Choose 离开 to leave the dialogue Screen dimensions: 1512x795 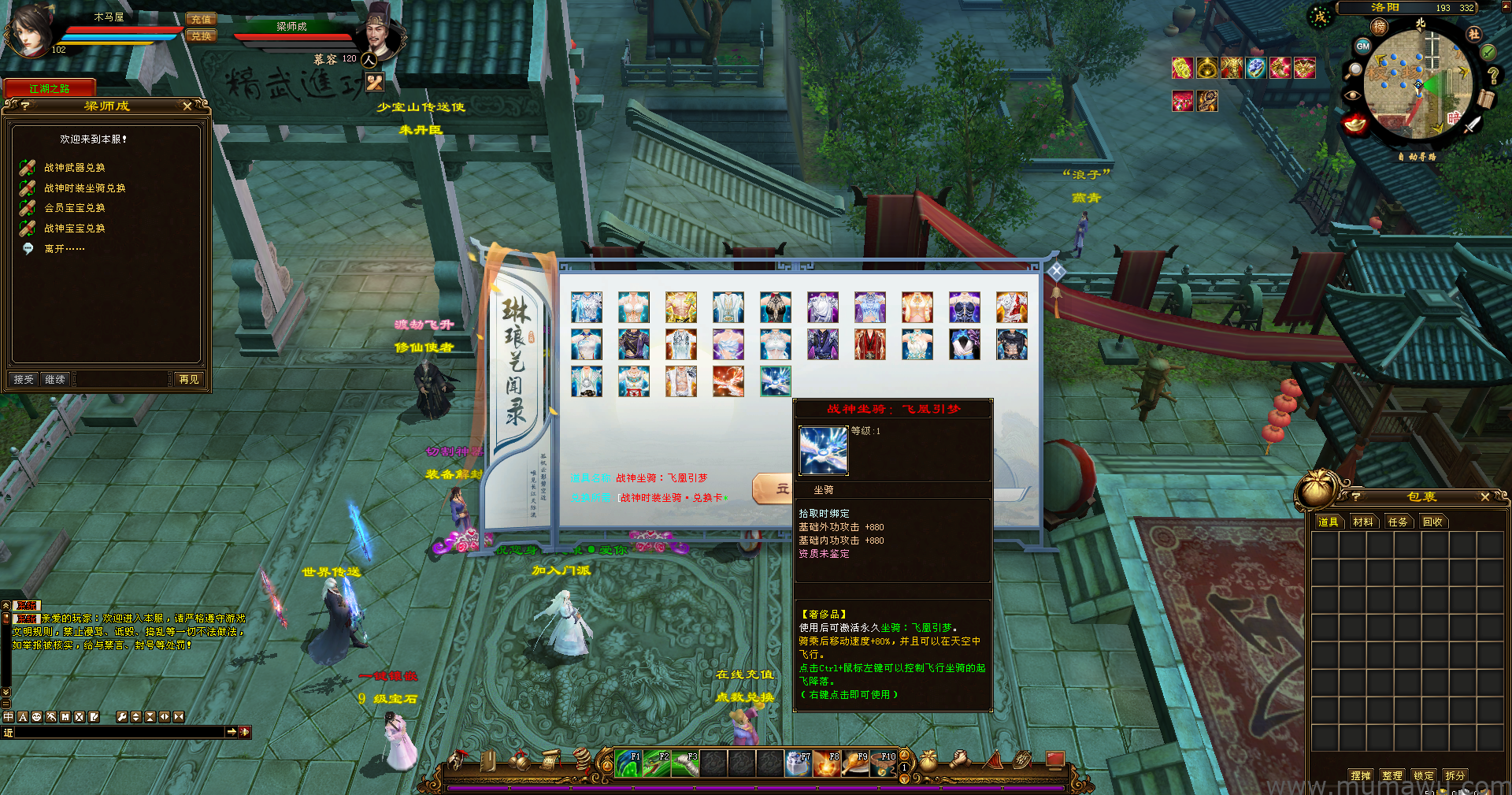tap(64, 249)
